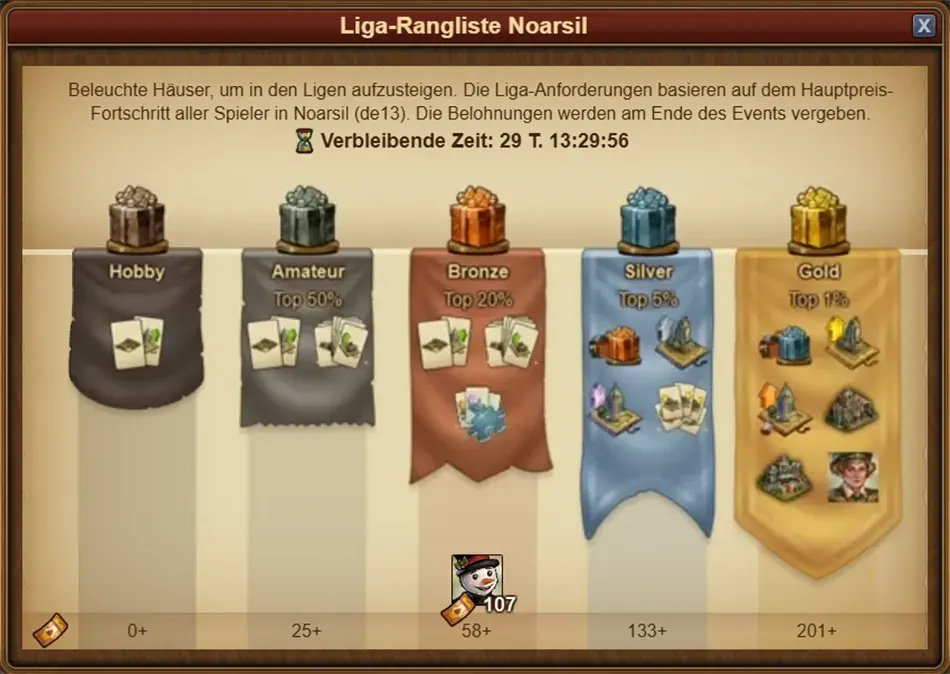
Task: Close the Liga-Rangliste window
Action: pyautogui.click(x=923, y=26)
